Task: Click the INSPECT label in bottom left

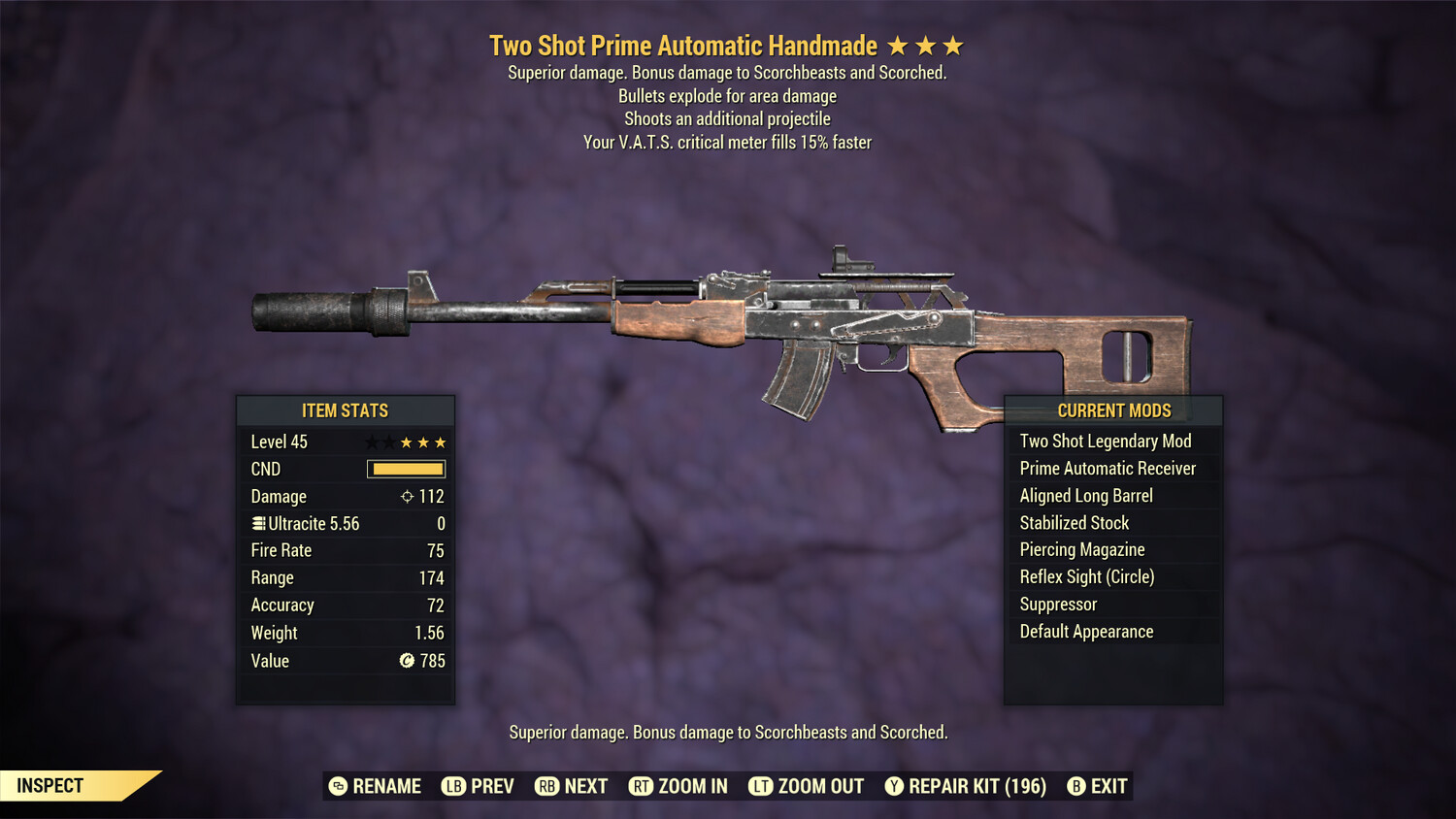Action: click(x=49, y=785)
